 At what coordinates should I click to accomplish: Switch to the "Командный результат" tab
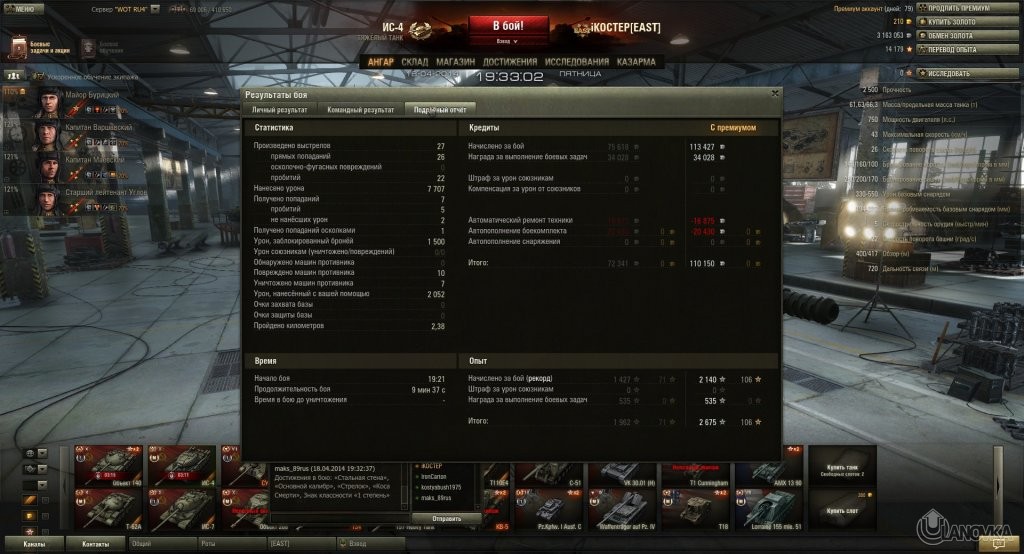(360, 108)
